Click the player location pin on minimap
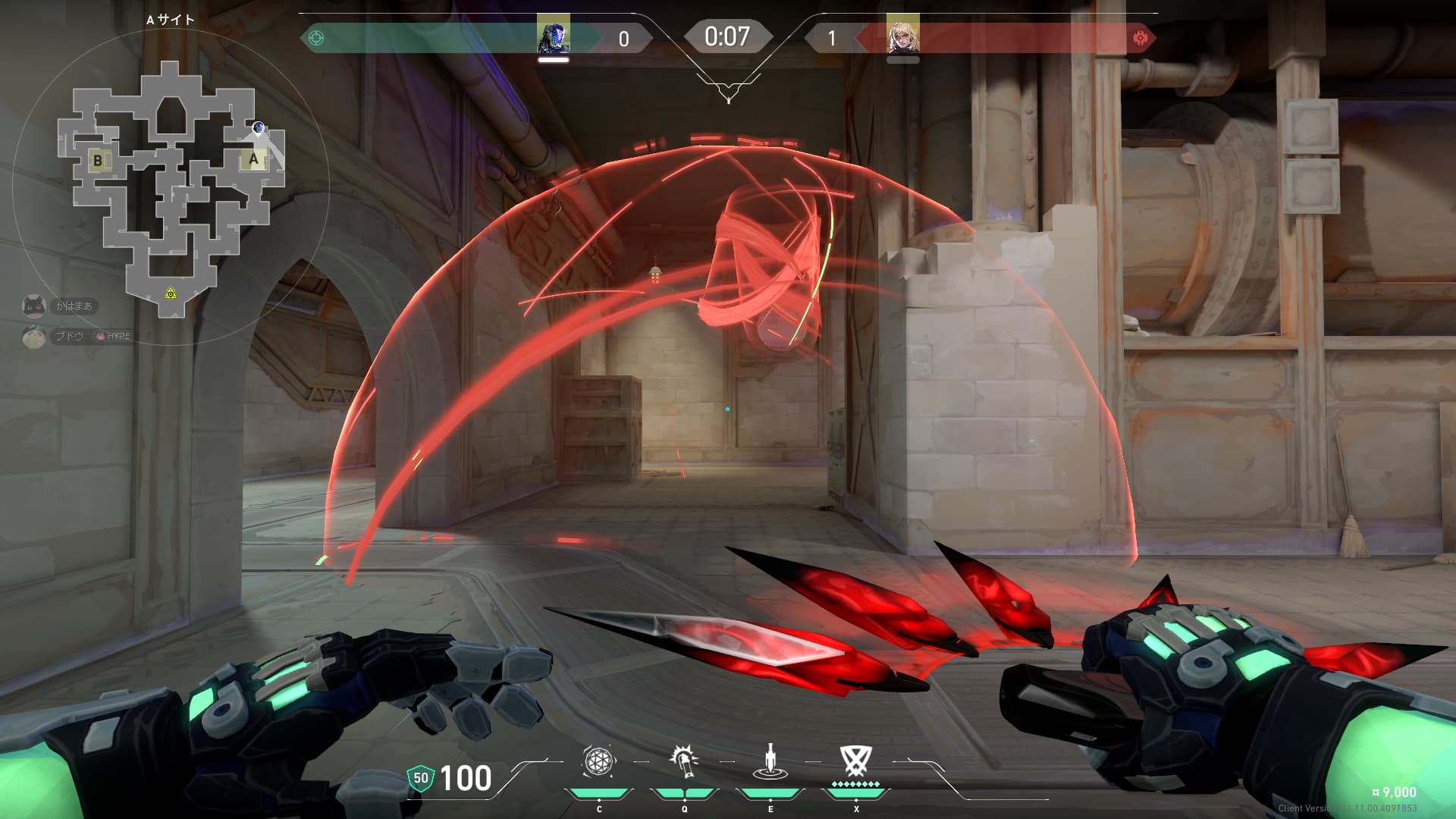 (259, 128)
